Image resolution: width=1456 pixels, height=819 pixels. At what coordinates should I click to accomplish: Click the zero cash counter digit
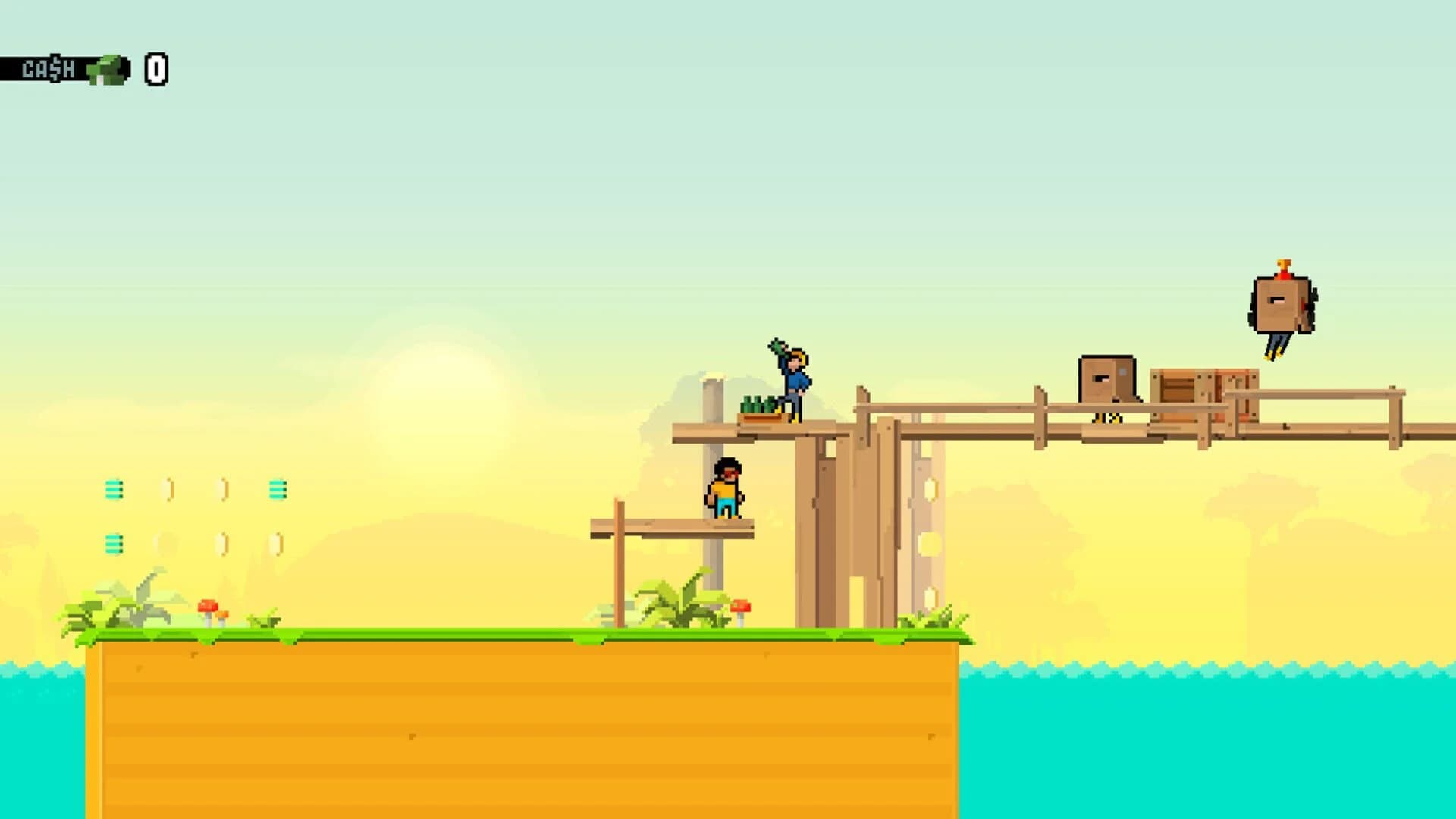[155, 70]
